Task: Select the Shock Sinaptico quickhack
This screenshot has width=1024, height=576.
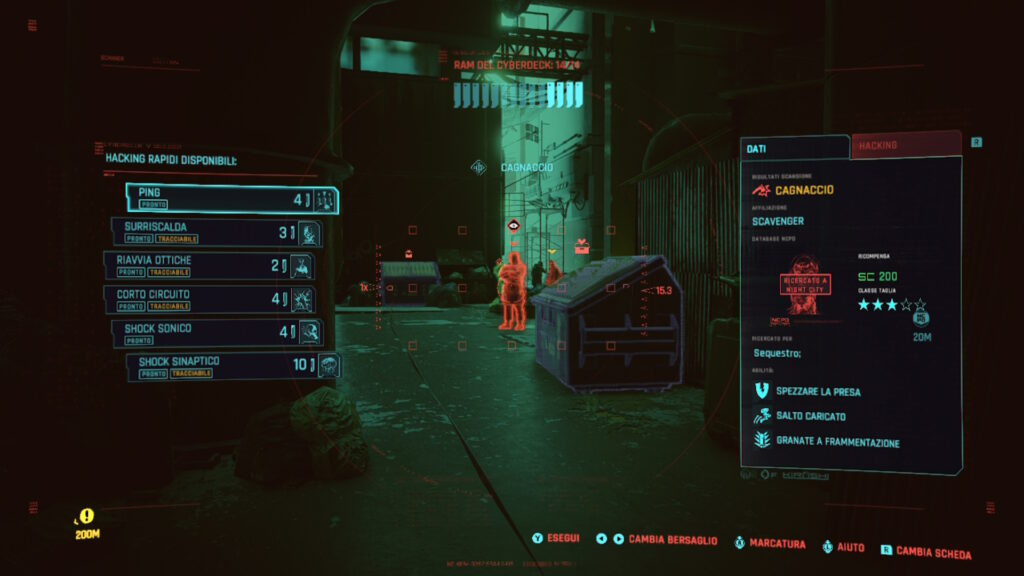Action: click(232, 366)
